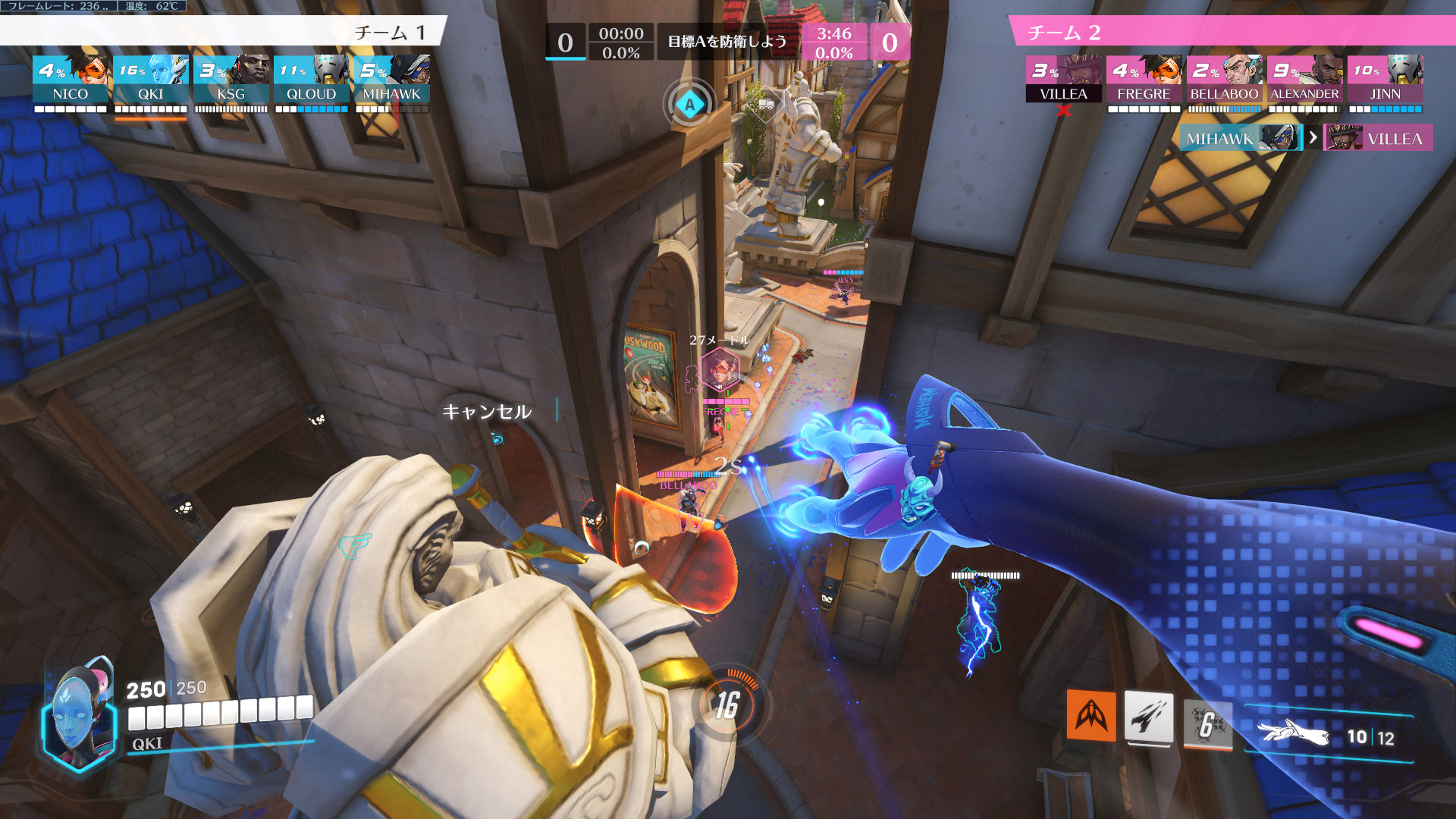Choose KSG's player card
Screen dimensions: 1456x819
[x=231, y=79]
